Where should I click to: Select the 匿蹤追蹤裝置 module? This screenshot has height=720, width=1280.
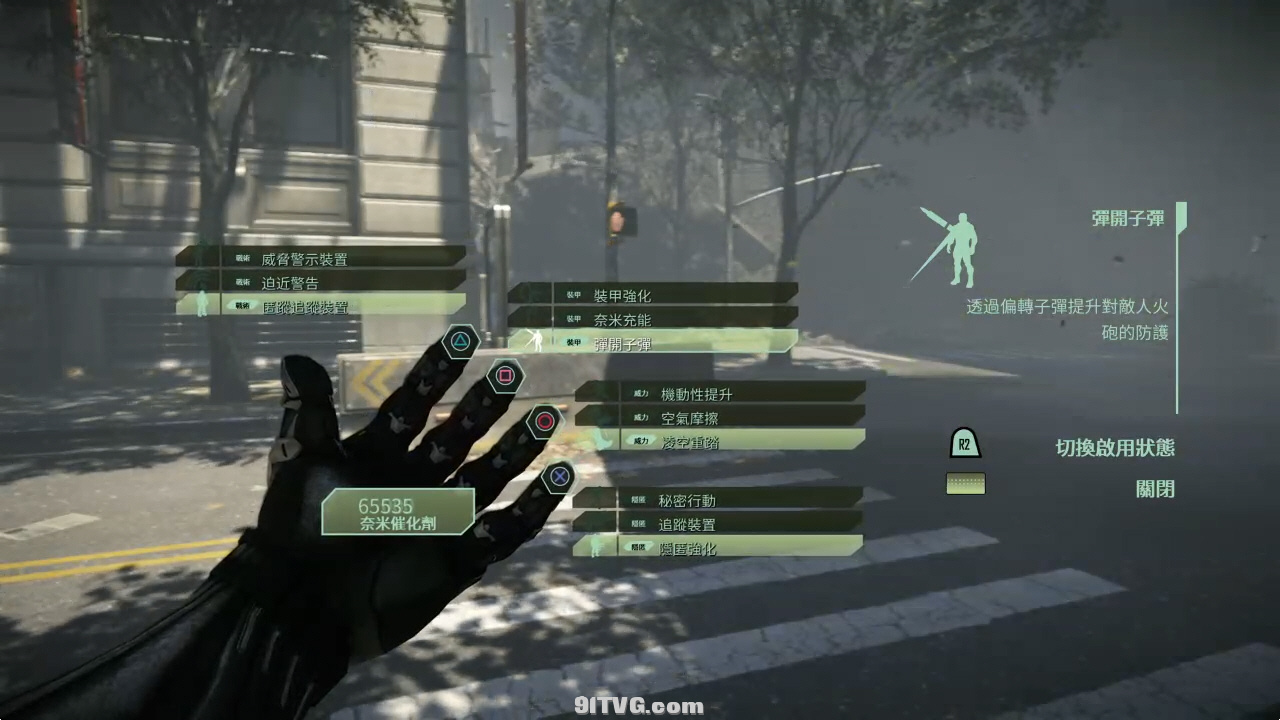[322, 306]
